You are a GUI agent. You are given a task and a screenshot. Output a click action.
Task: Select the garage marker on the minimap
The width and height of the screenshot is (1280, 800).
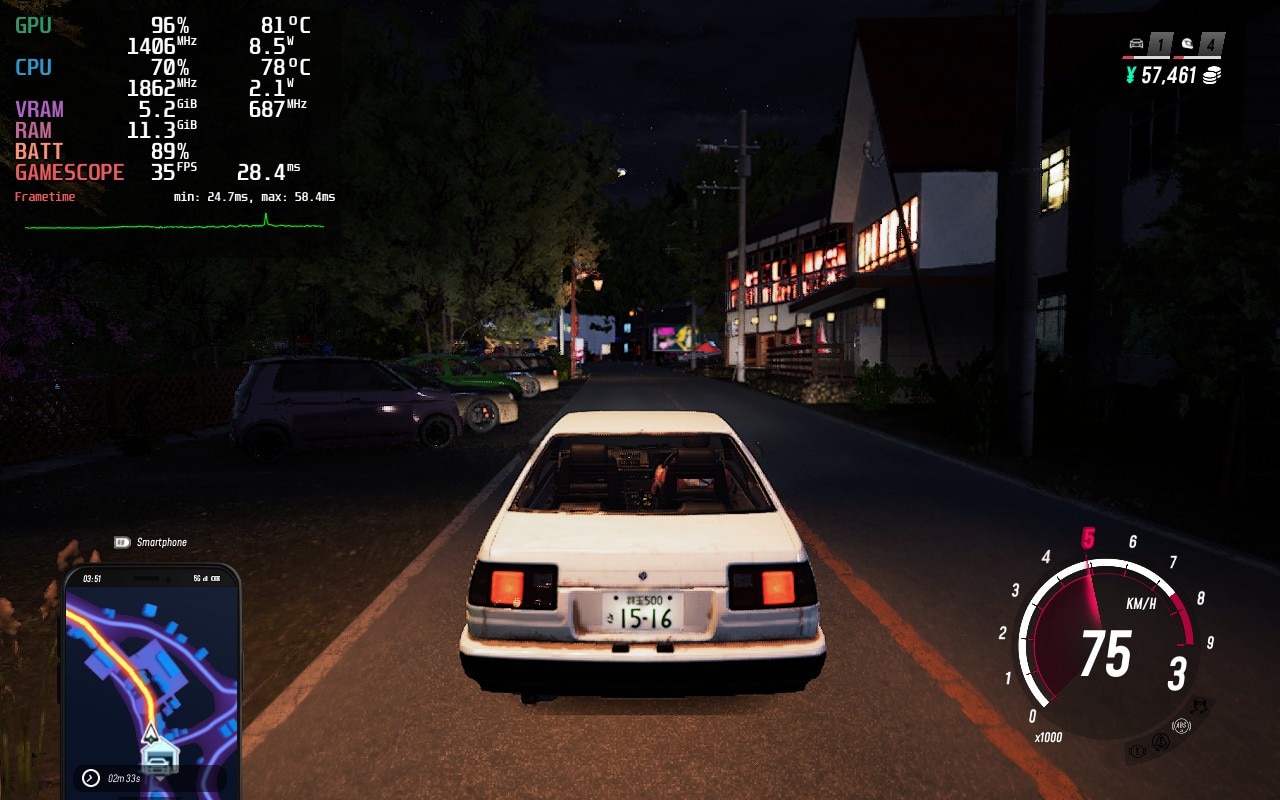tap(159, 758)
